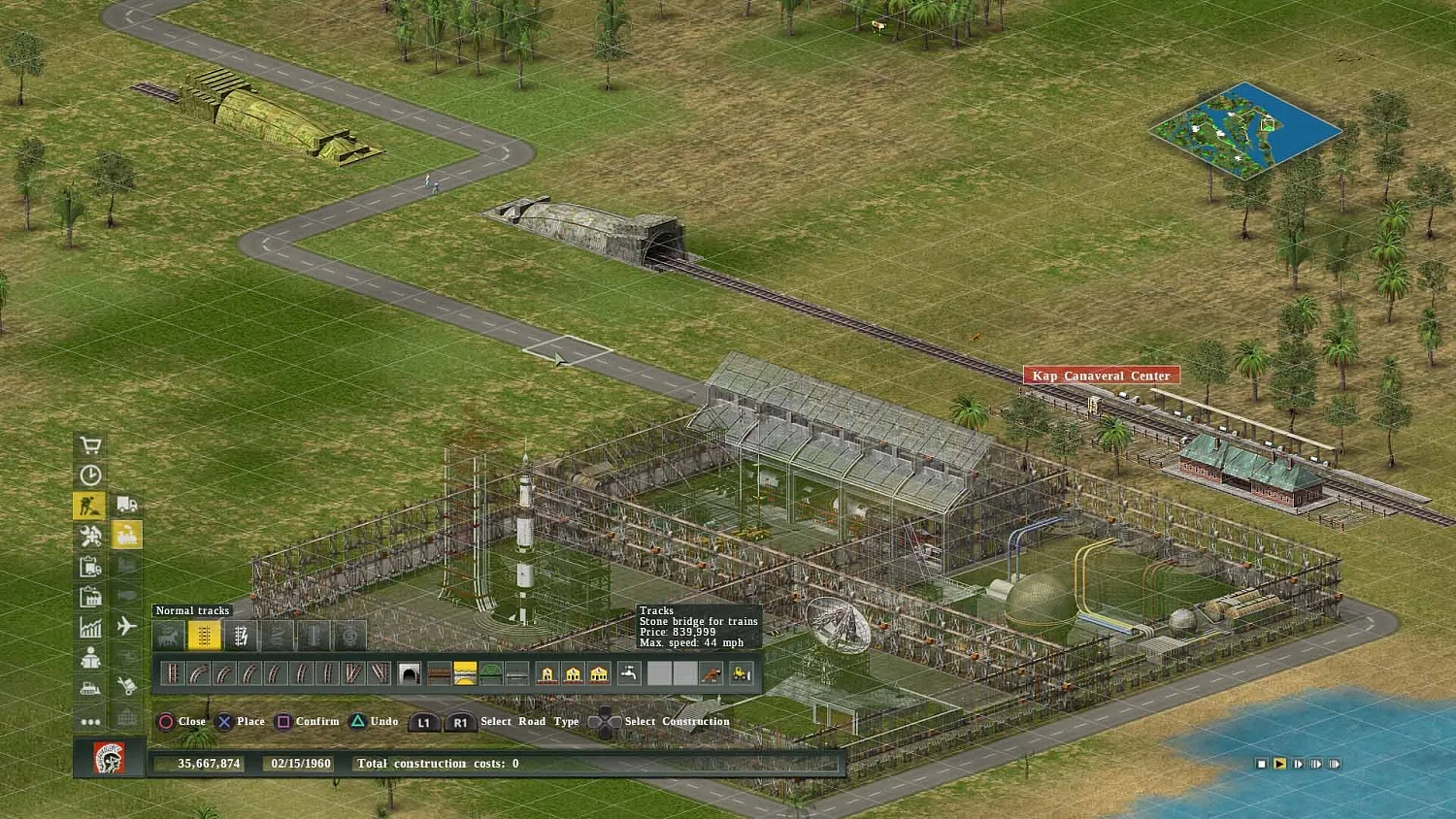
Task: Select the highlighted stone bridge piece
Action: coord(465,673)
